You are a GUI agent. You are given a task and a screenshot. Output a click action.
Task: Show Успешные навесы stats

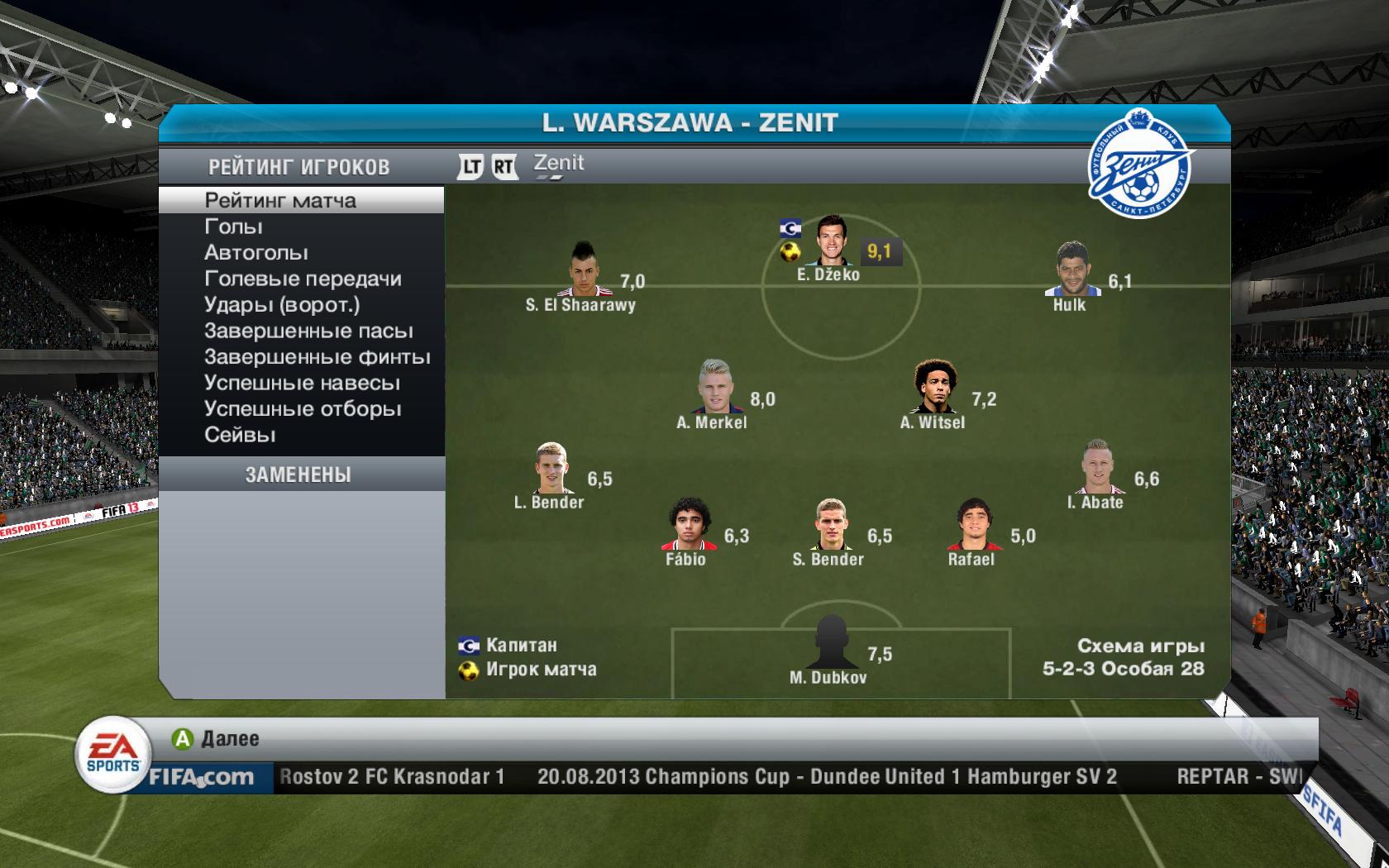(302, 383)
